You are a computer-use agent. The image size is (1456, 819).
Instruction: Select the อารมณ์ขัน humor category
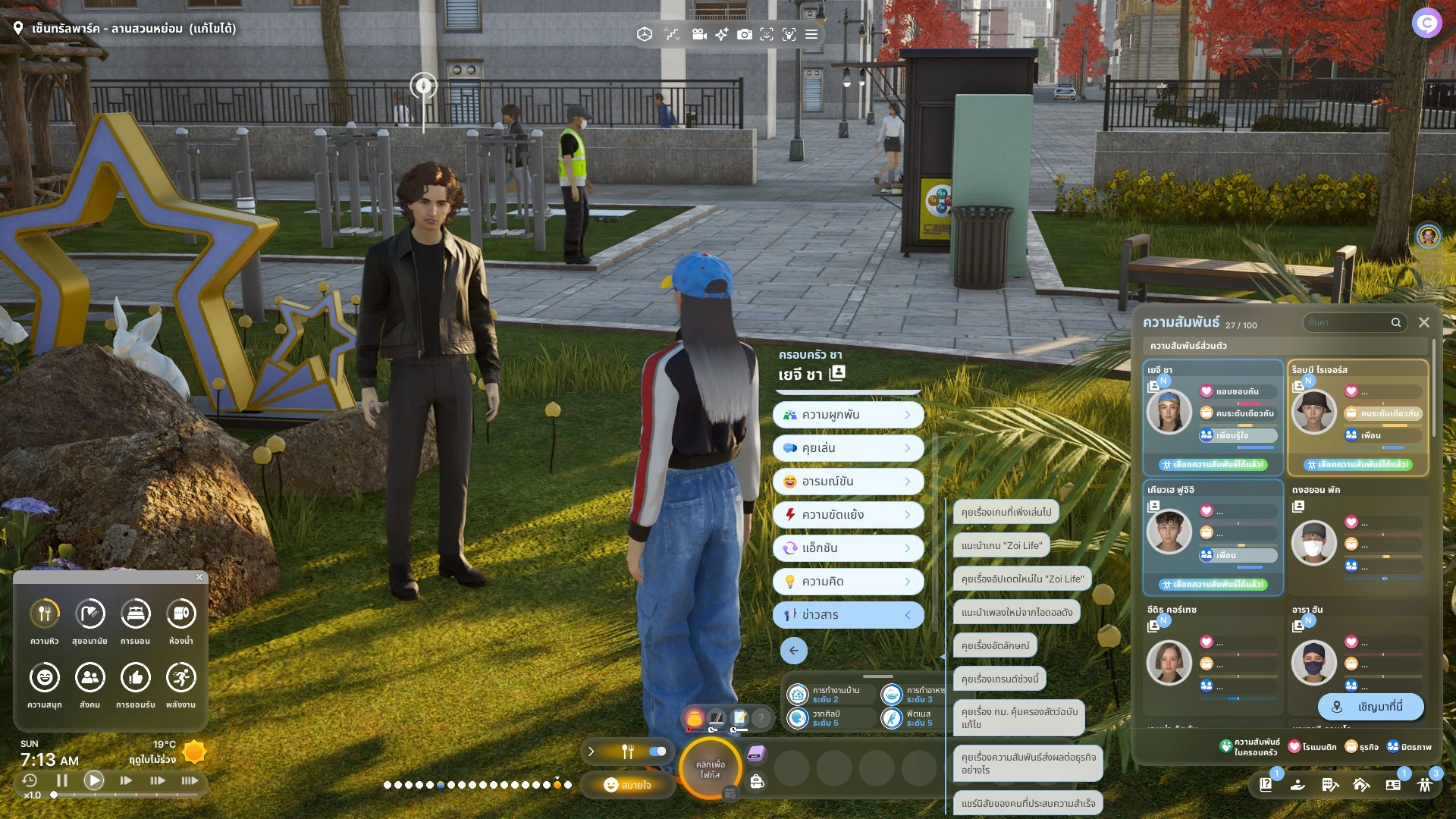click(x=848, y=482)
